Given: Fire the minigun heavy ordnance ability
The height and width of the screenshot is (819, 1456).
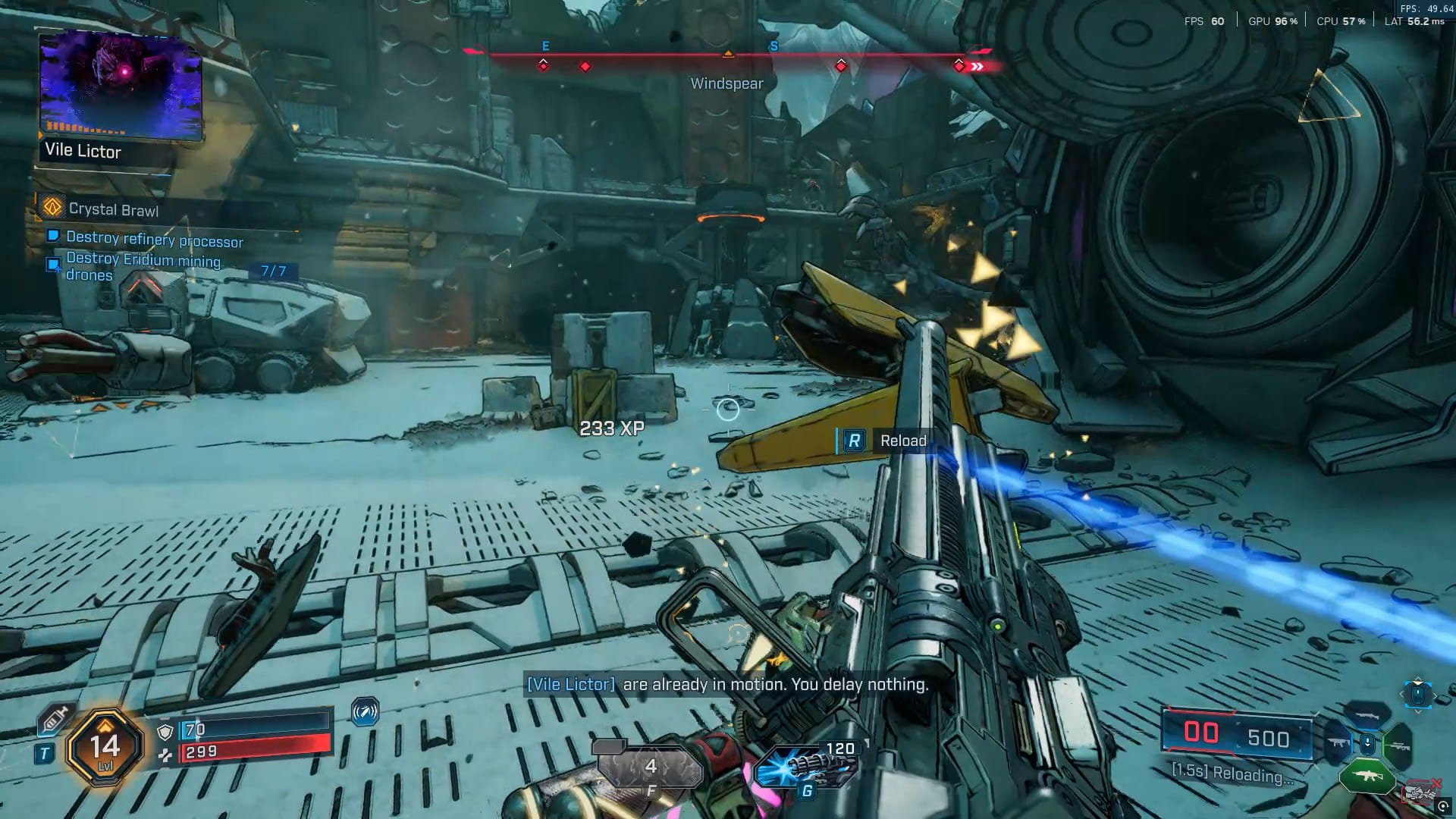Looking at the screenshot, I should [x=807, y=764].
